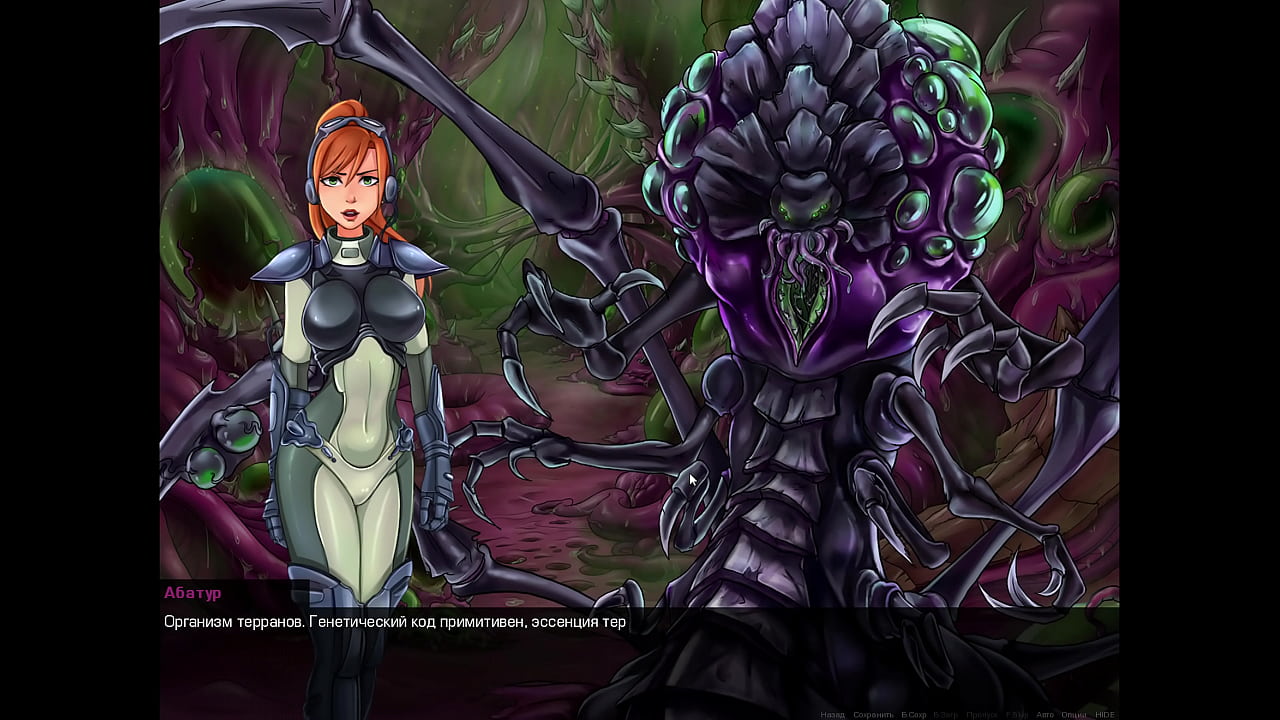Advance the Абатур dialogue text box

(x=638, y=650)
